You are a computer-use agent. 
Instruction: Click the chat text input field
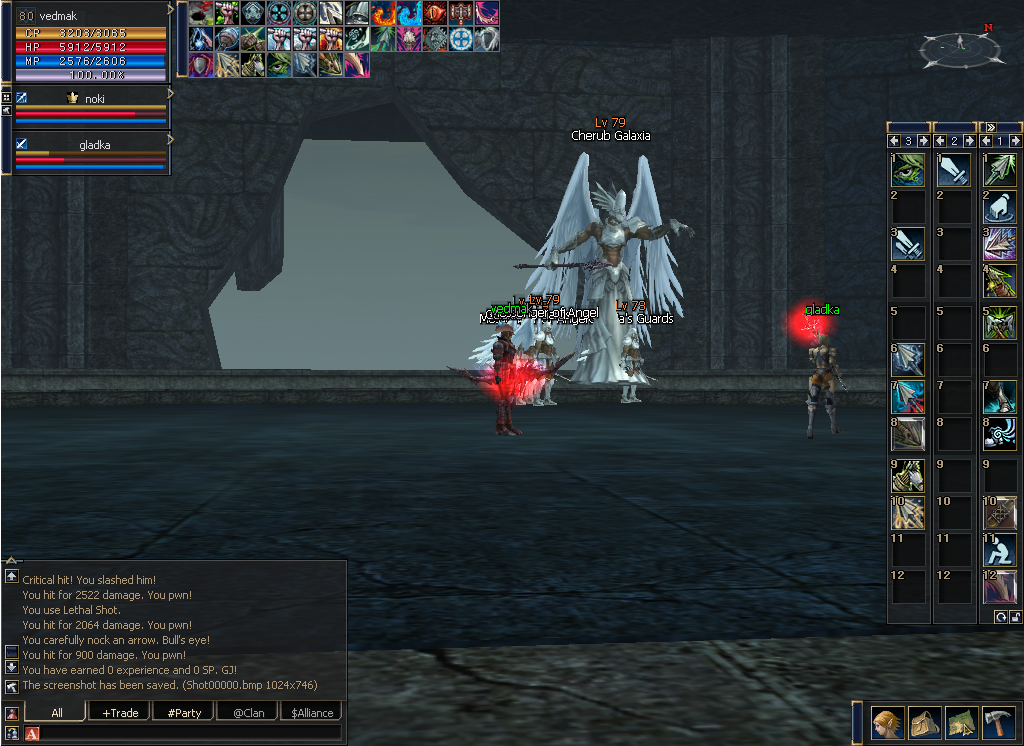190,733
